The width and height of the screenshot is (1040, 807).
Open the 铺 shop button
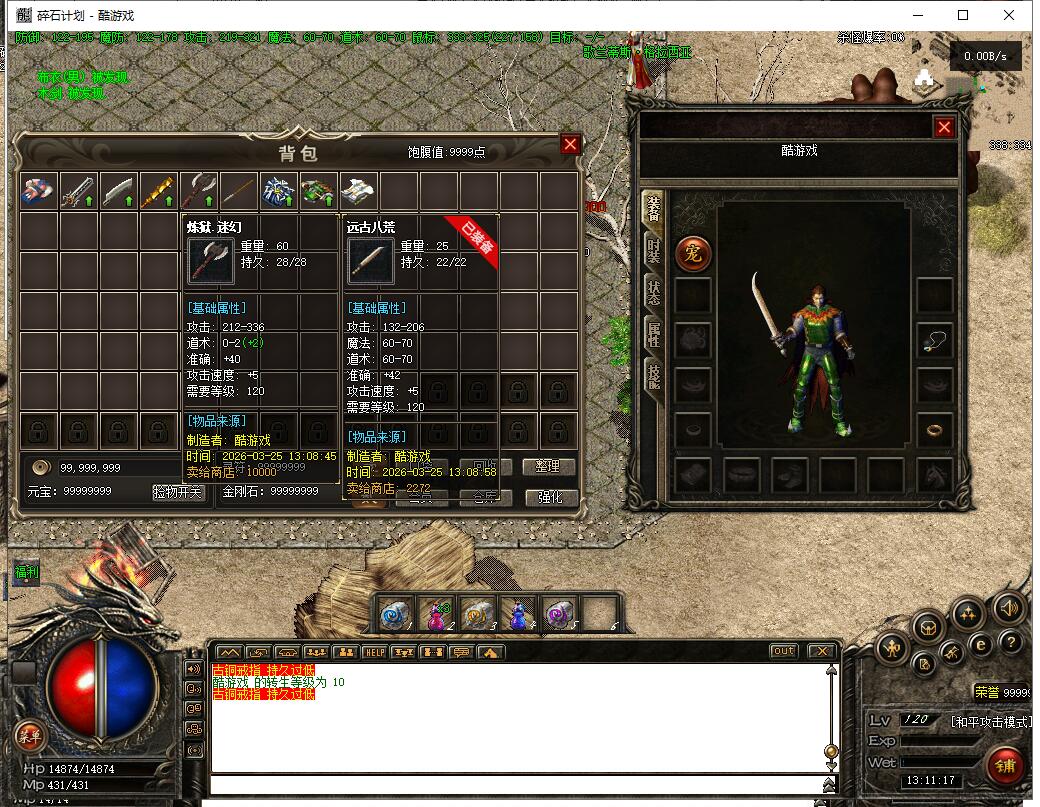(1004, 765)
